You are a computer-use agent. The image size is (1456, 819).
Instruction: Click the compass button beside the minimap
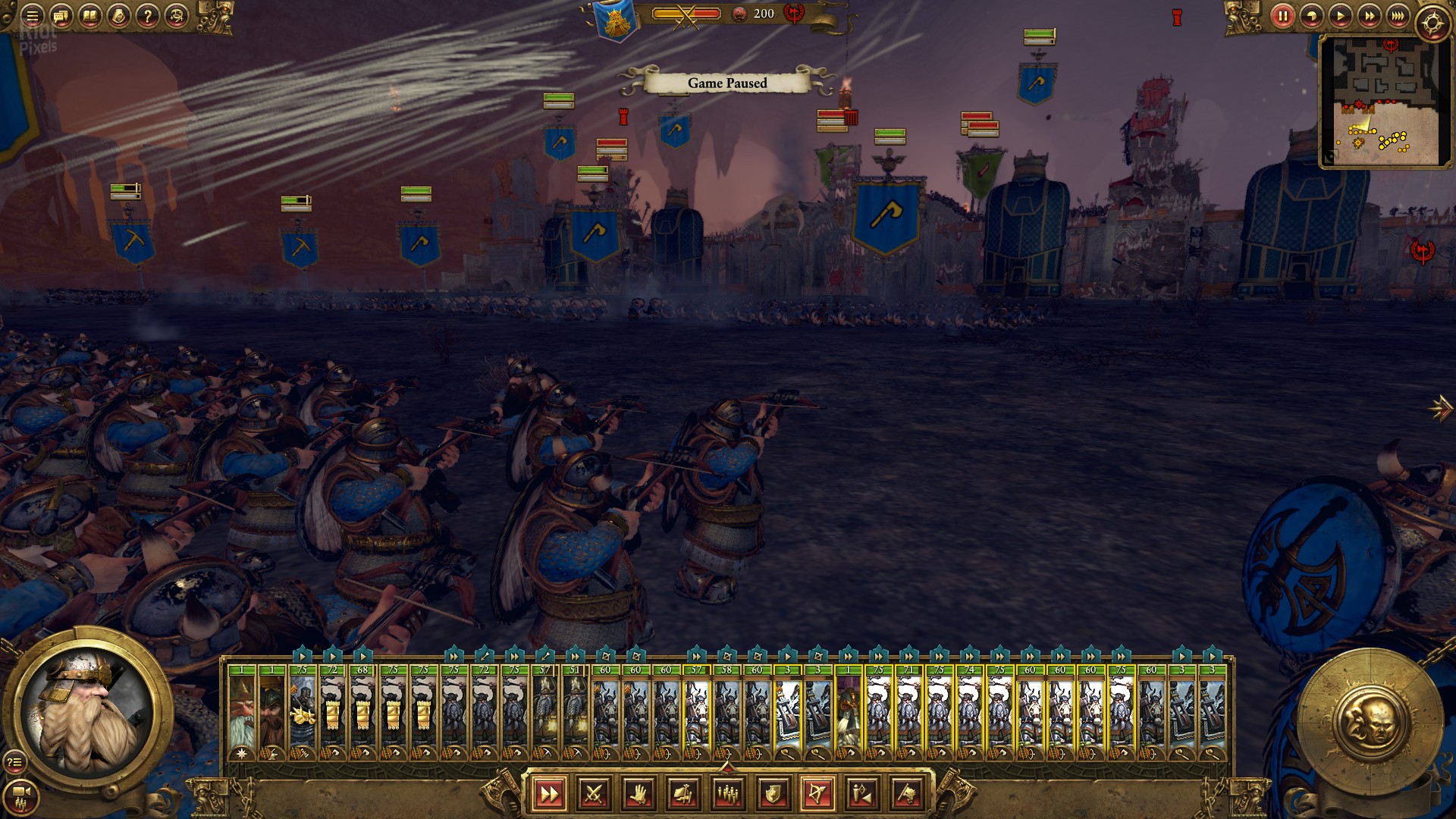point(1432,23)
